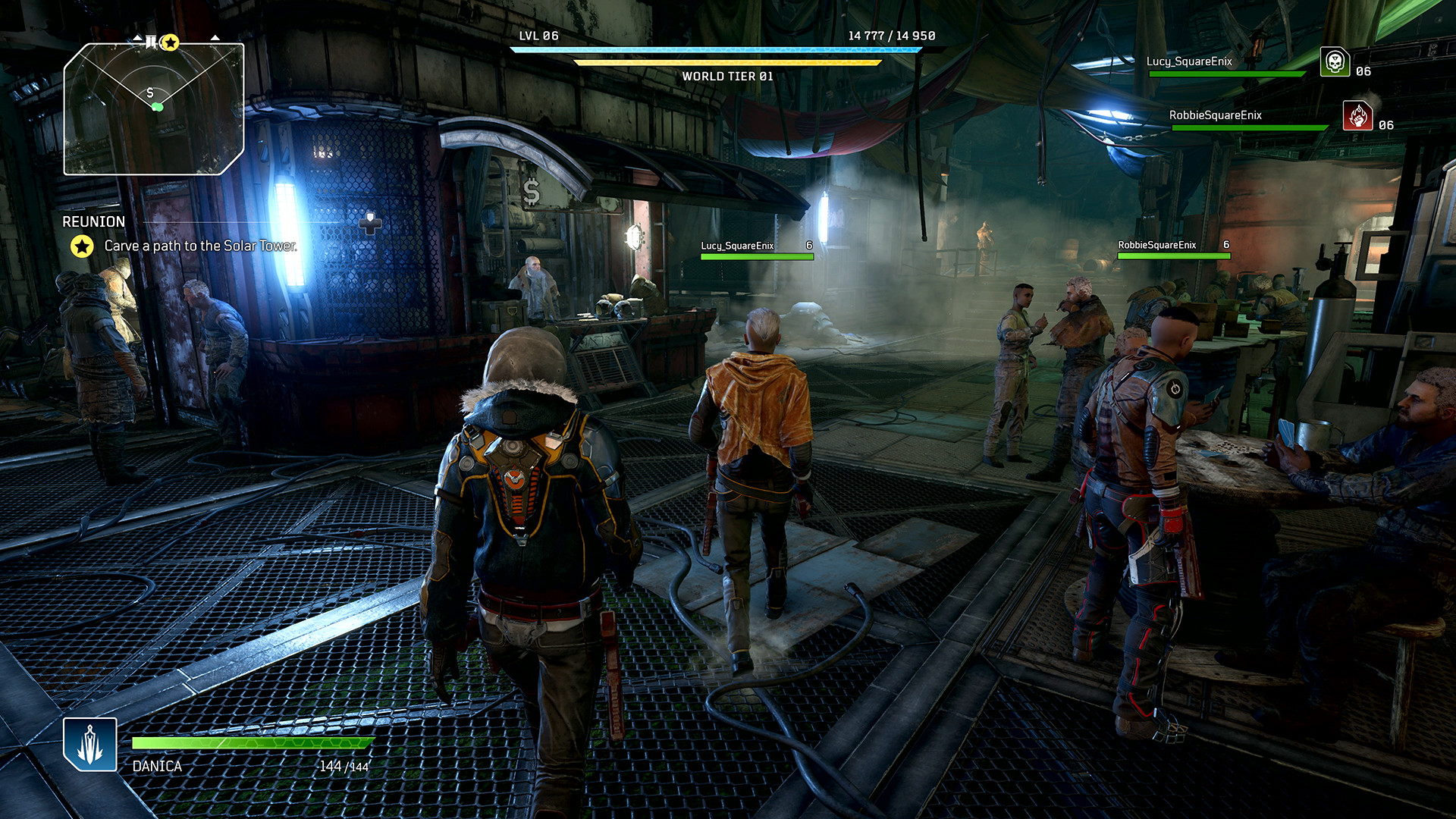This screenshot has height=819, width=1456.
Task: Click the floating RobbieSquareEnix nameplate
Action: pos(1156,245)
